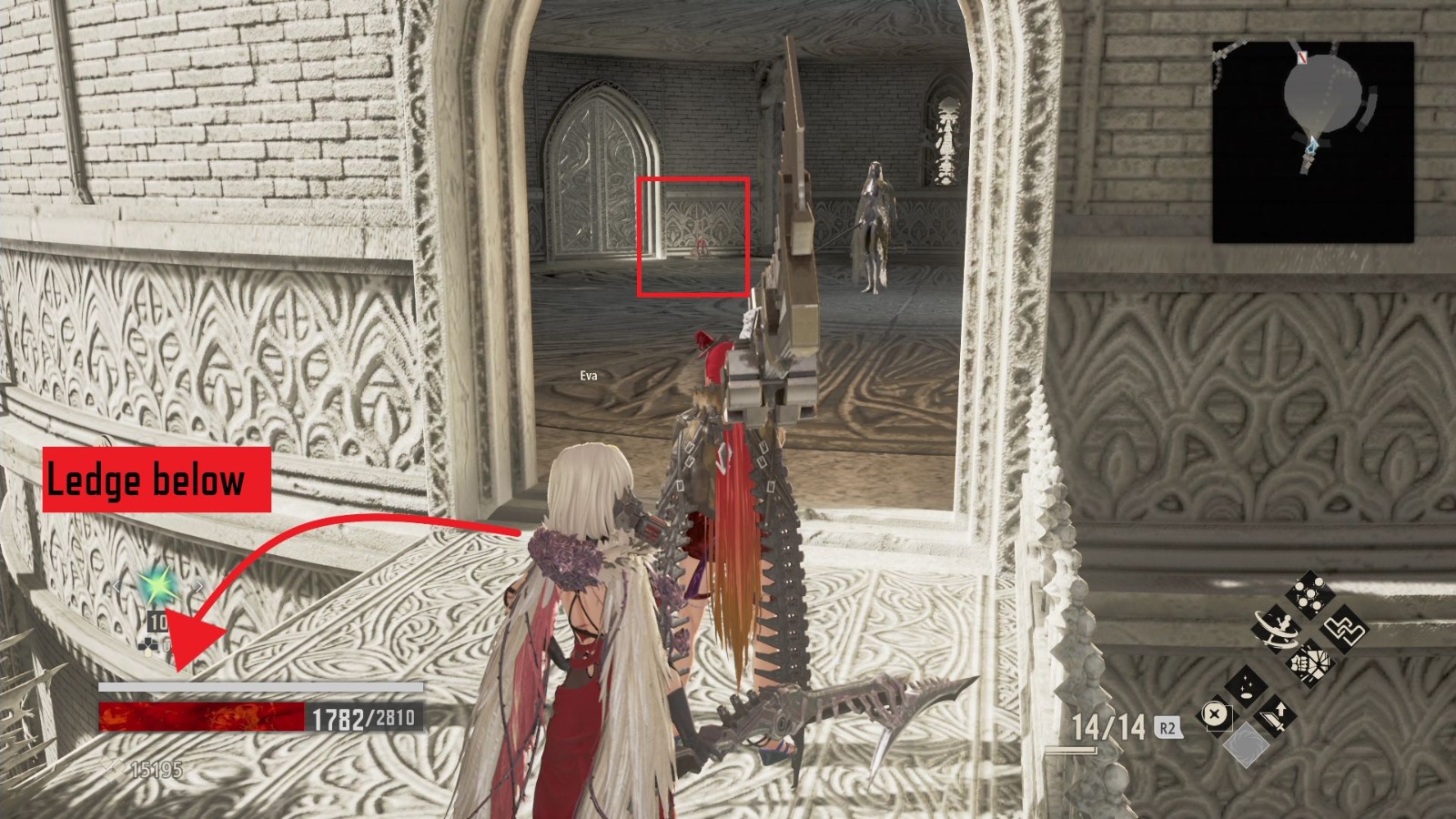Select the highlighted X-marked Gift icon

[1216, 714]
